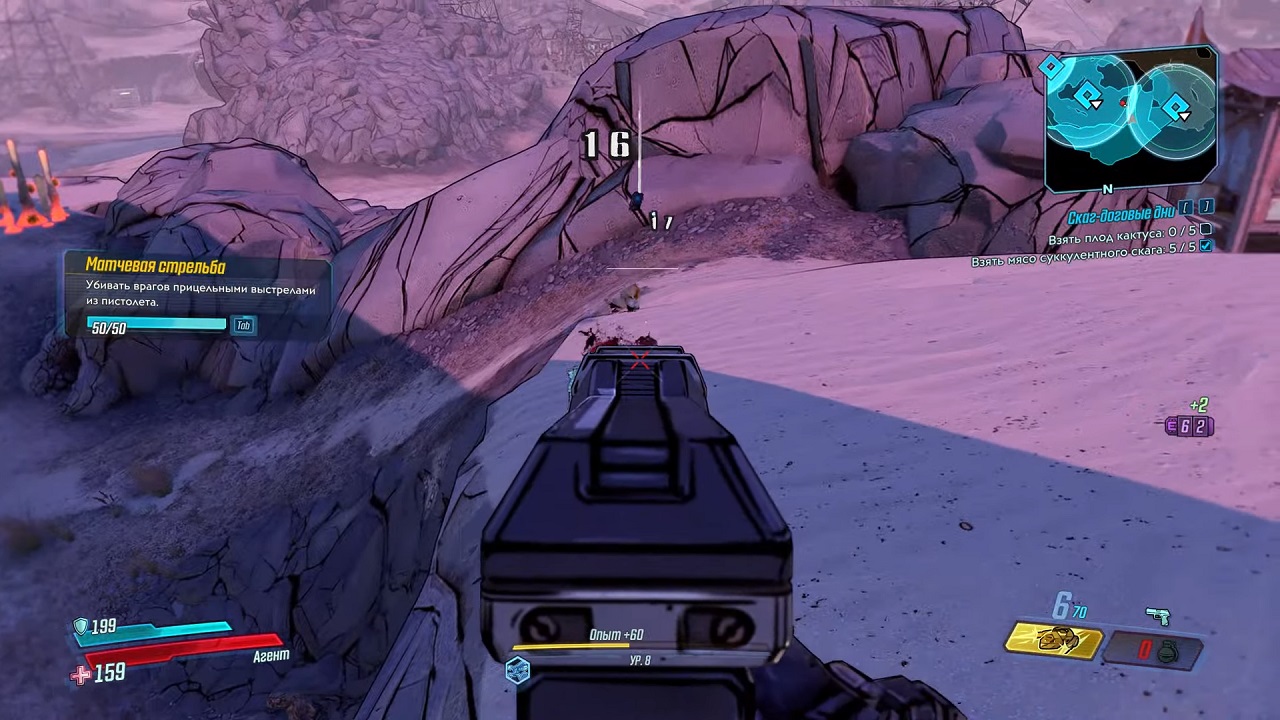Toggle the left bracket icon beside the quest title

pos(1187,207)
